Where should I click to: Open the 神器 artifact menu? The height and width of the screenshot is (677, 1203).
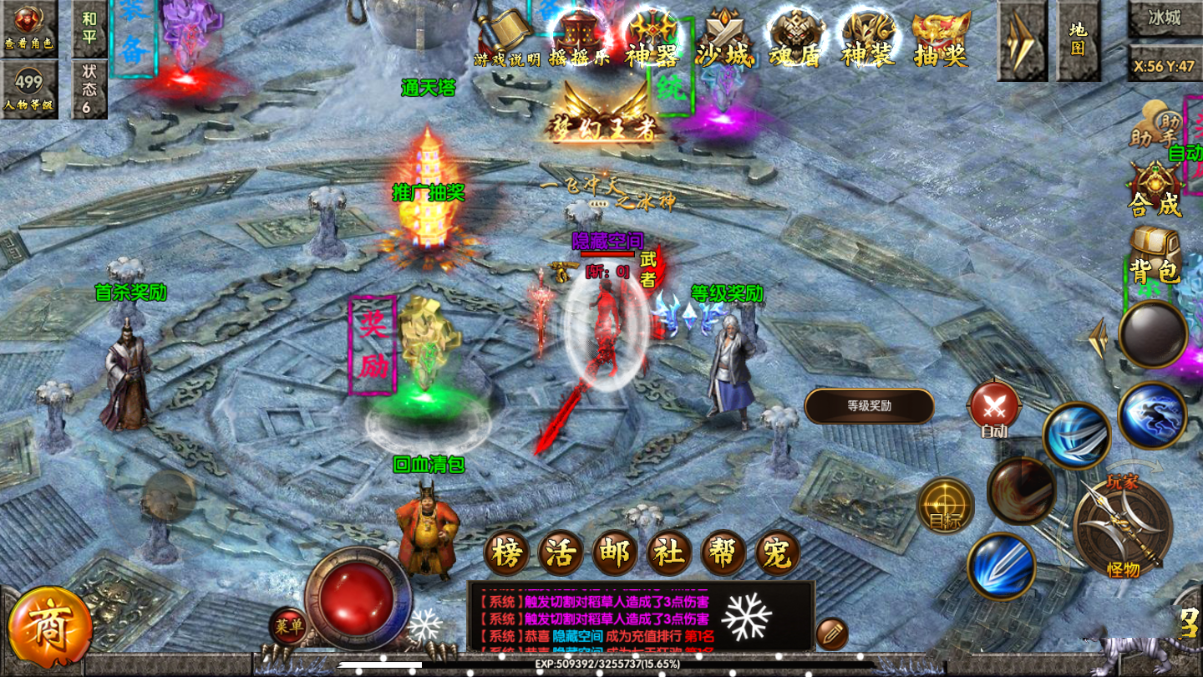tap(652, 39)
